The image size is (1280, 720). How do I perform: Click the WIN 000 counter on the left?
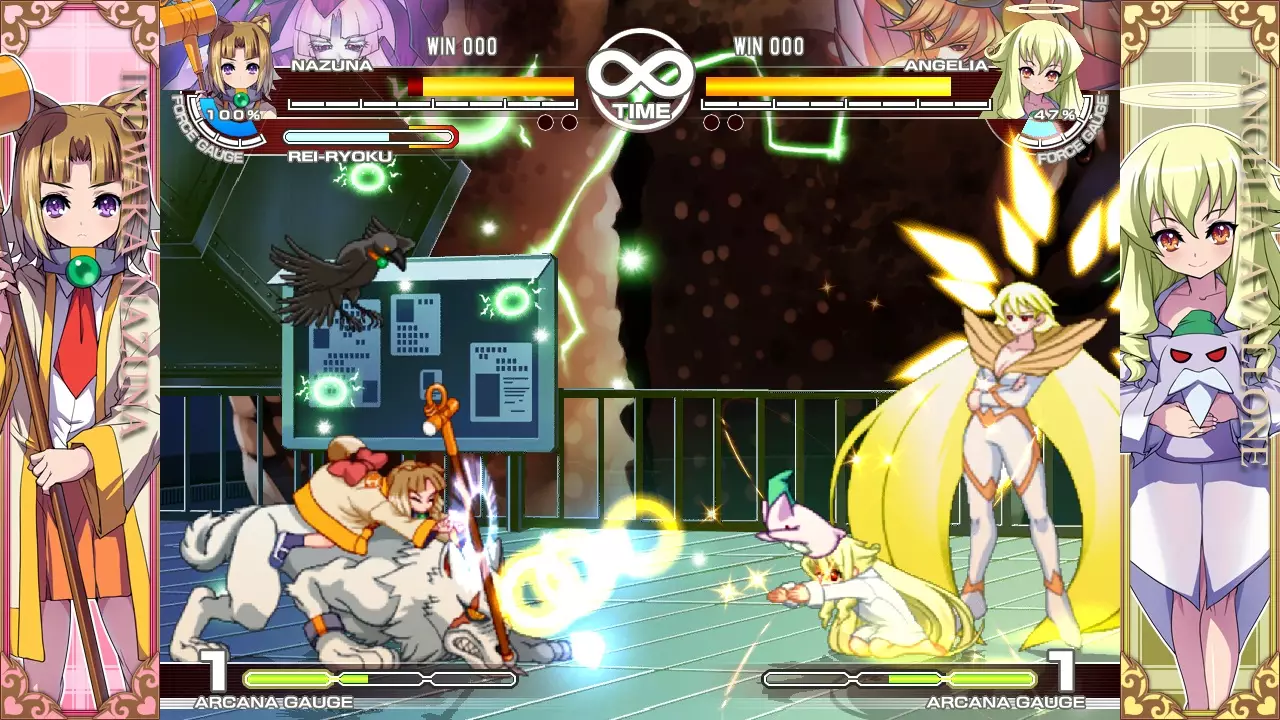click(460, 45)
